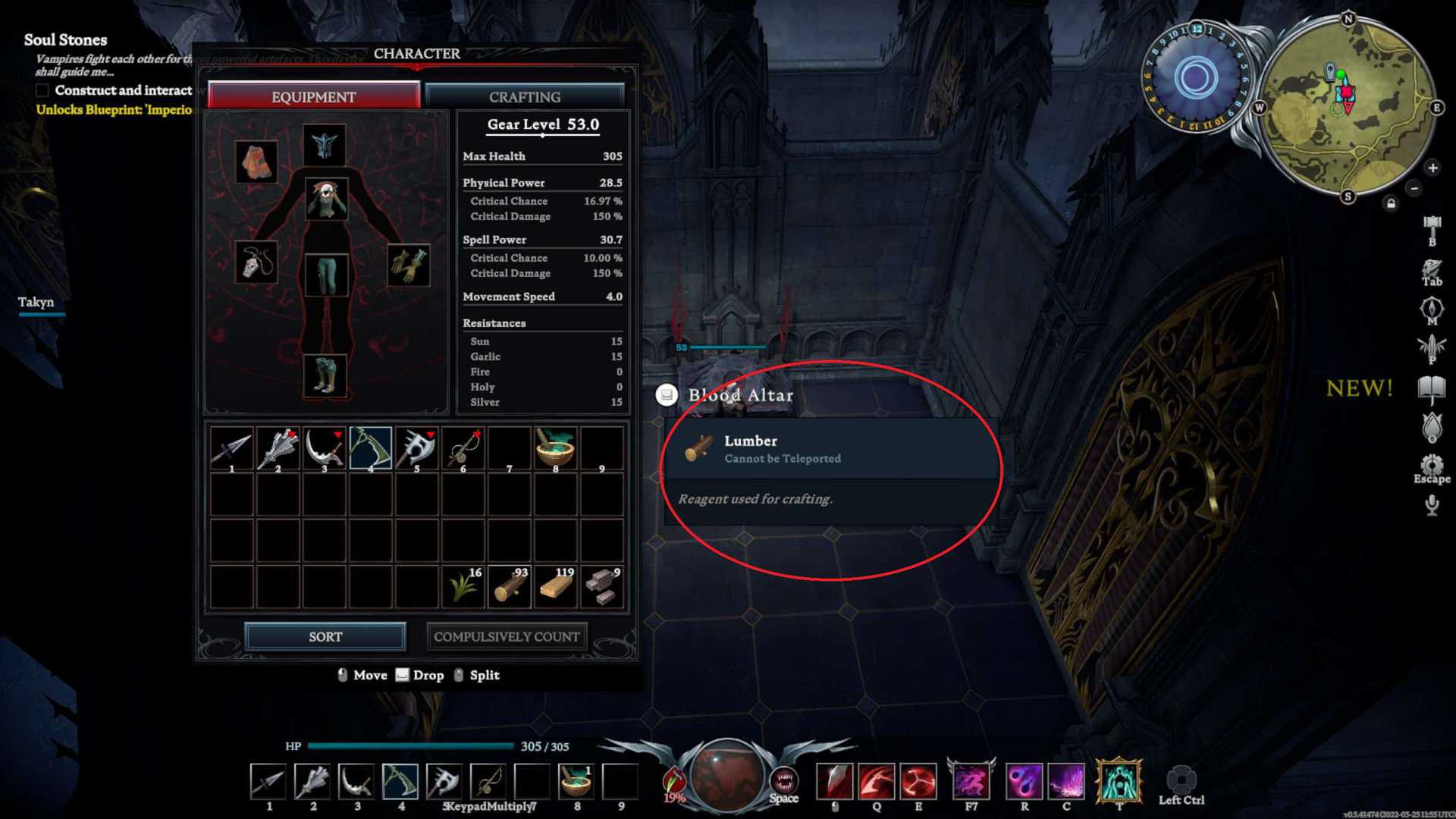Tick the Construct and interact checkbox
Viewport: 1456px width, 819px height.
coord(42,90)
